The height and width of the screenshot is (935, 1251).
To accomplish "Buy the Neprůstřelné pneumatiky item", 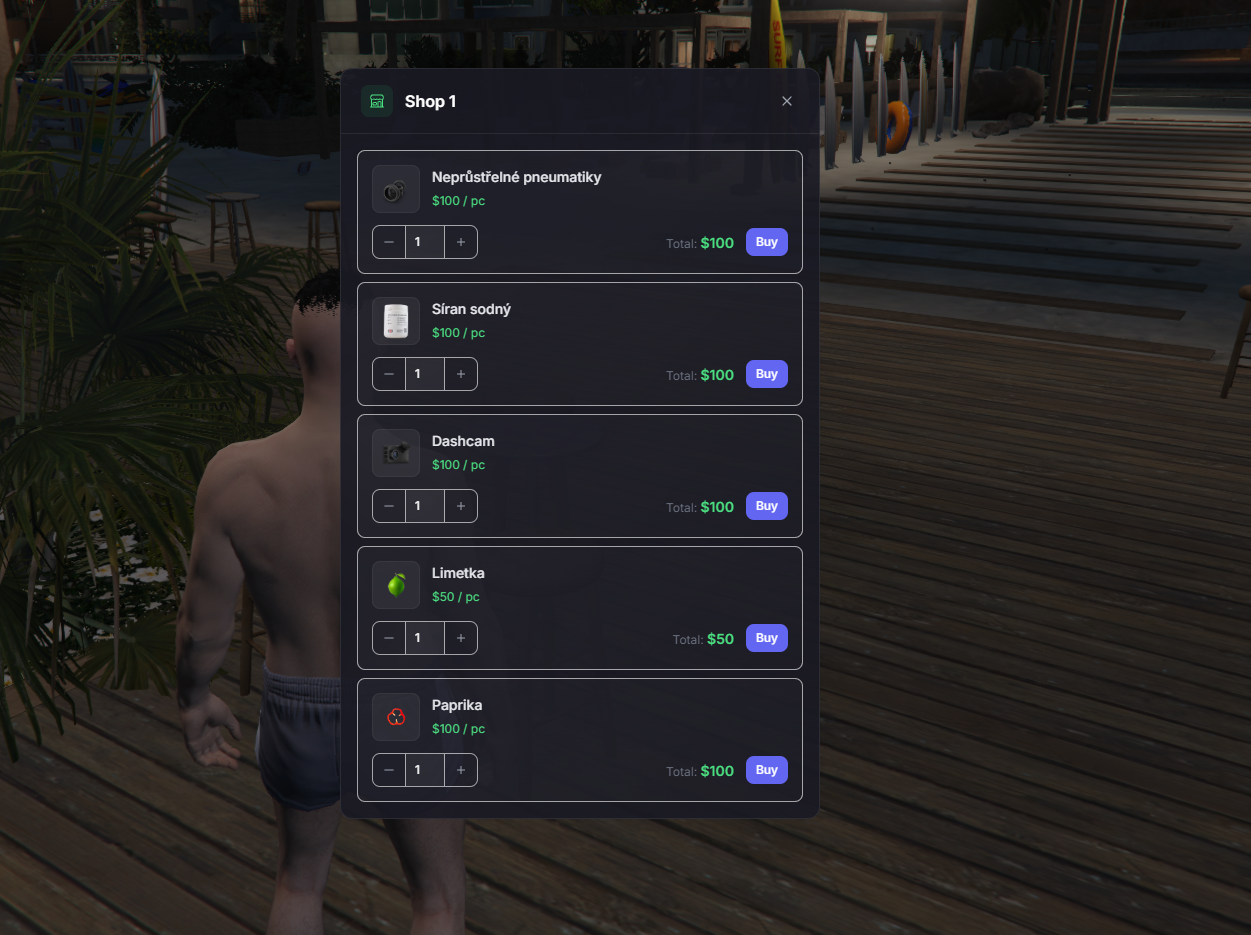I will click(x=766, y=242).
